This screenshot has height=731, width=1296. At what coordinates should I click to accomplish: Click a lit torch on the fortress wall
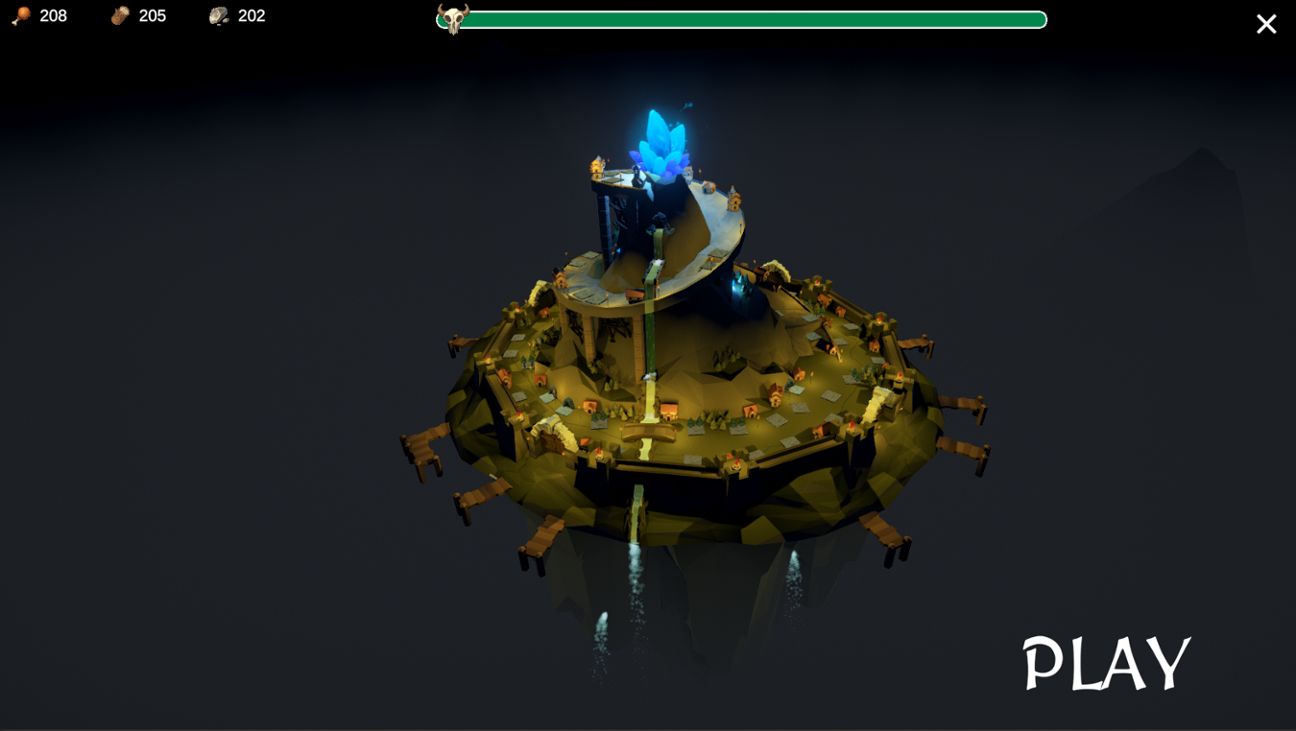tap(735, 464)
